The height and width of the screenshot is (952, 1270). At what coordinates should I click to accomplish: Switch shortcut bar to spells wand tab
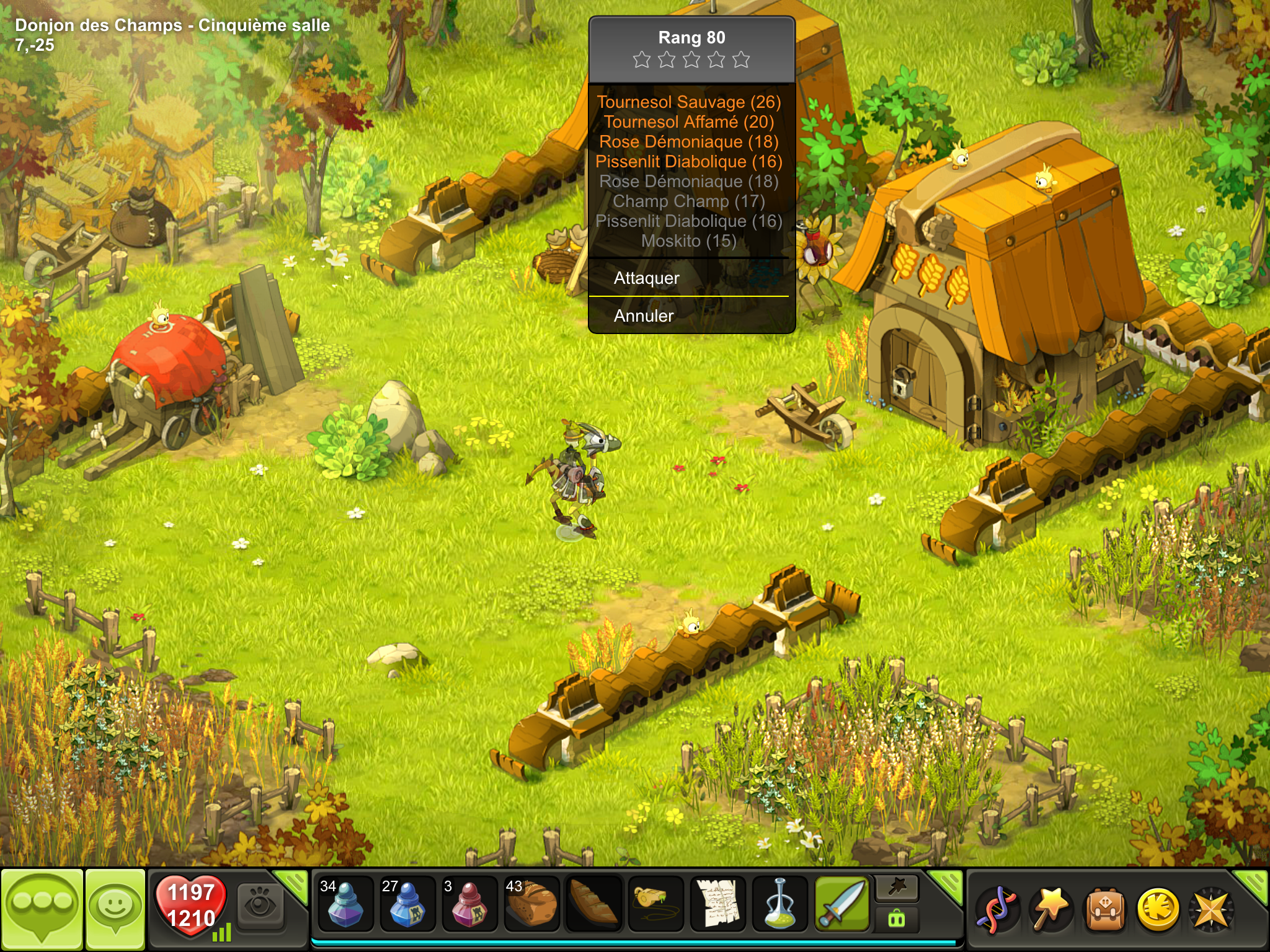pos(897,889)
